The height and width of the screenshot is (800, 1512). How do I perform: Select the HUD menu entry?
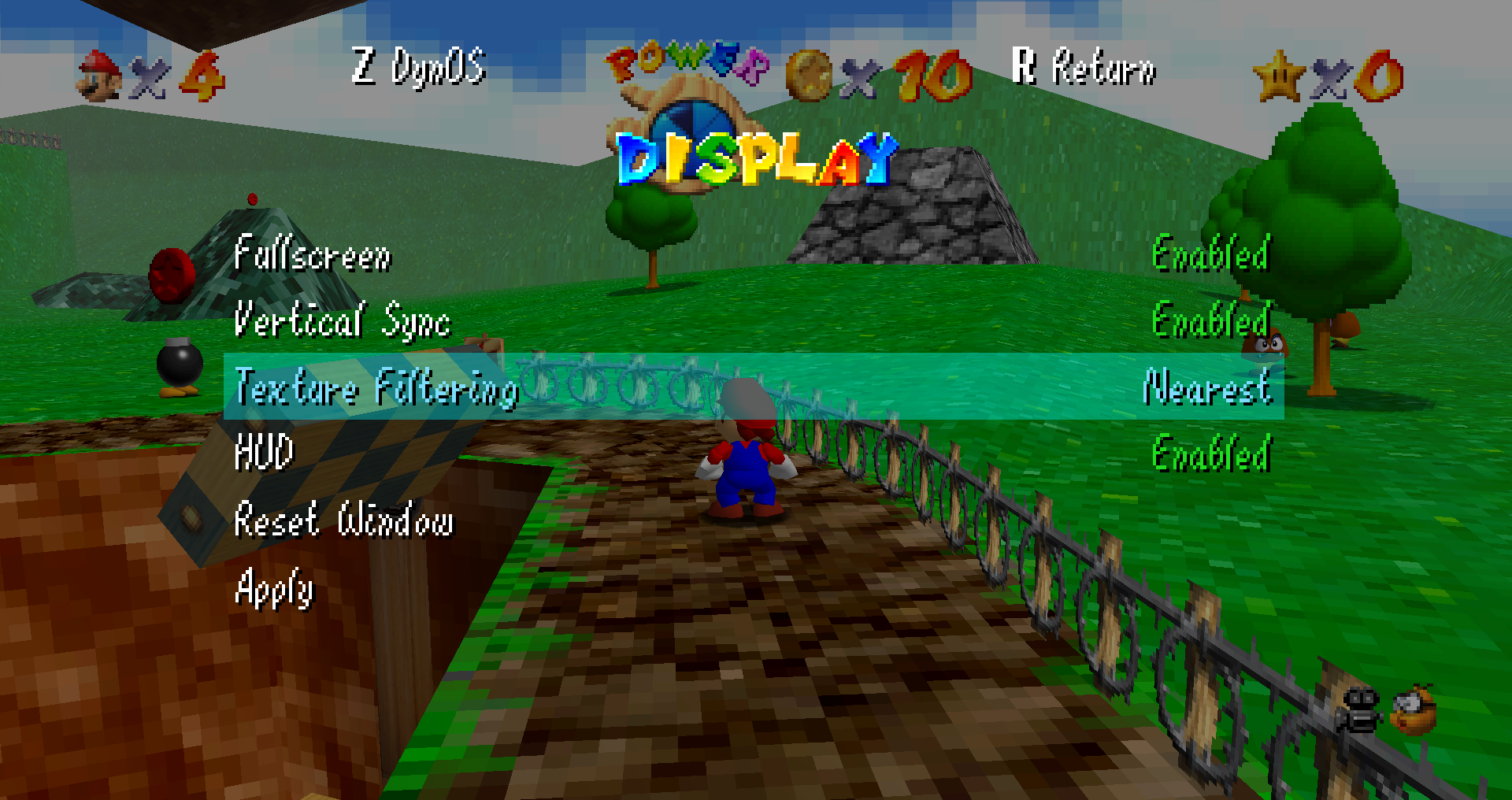265,453
